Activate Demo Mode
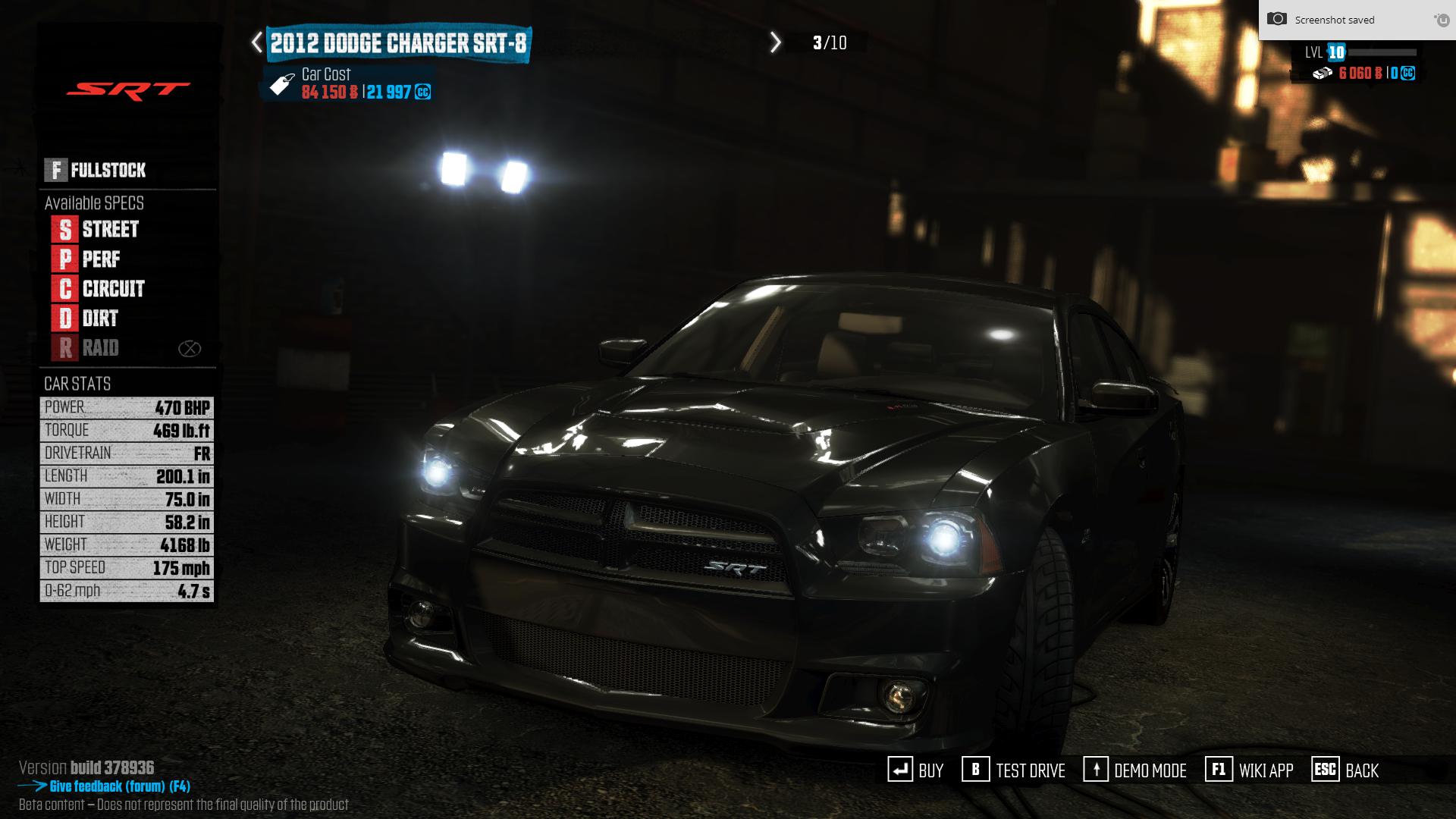Image resolution: width=1456 pixels, height=819 pixels. point(1135,770)
